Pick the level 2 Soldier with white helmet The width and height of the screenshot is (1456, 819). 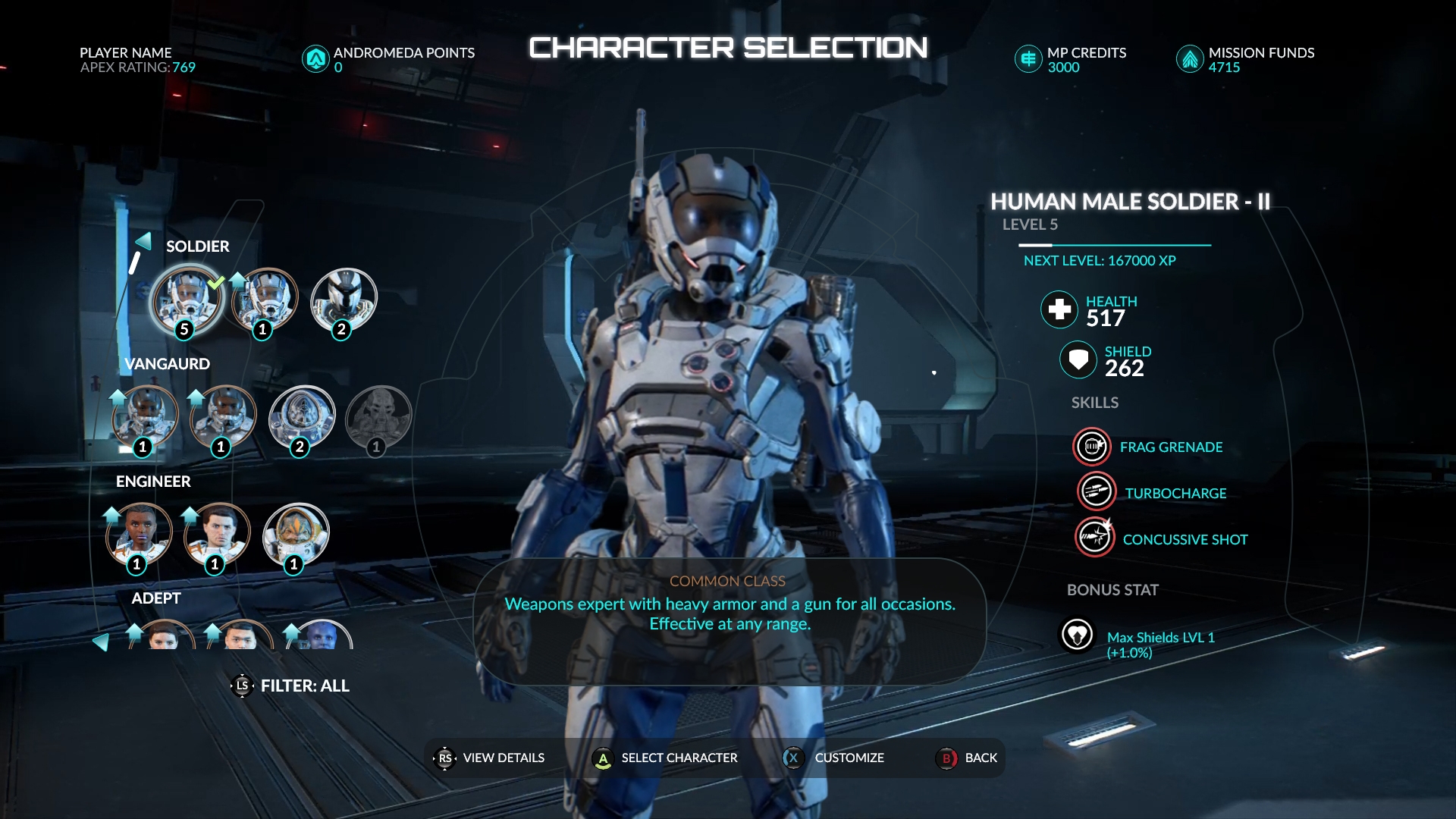344,300
